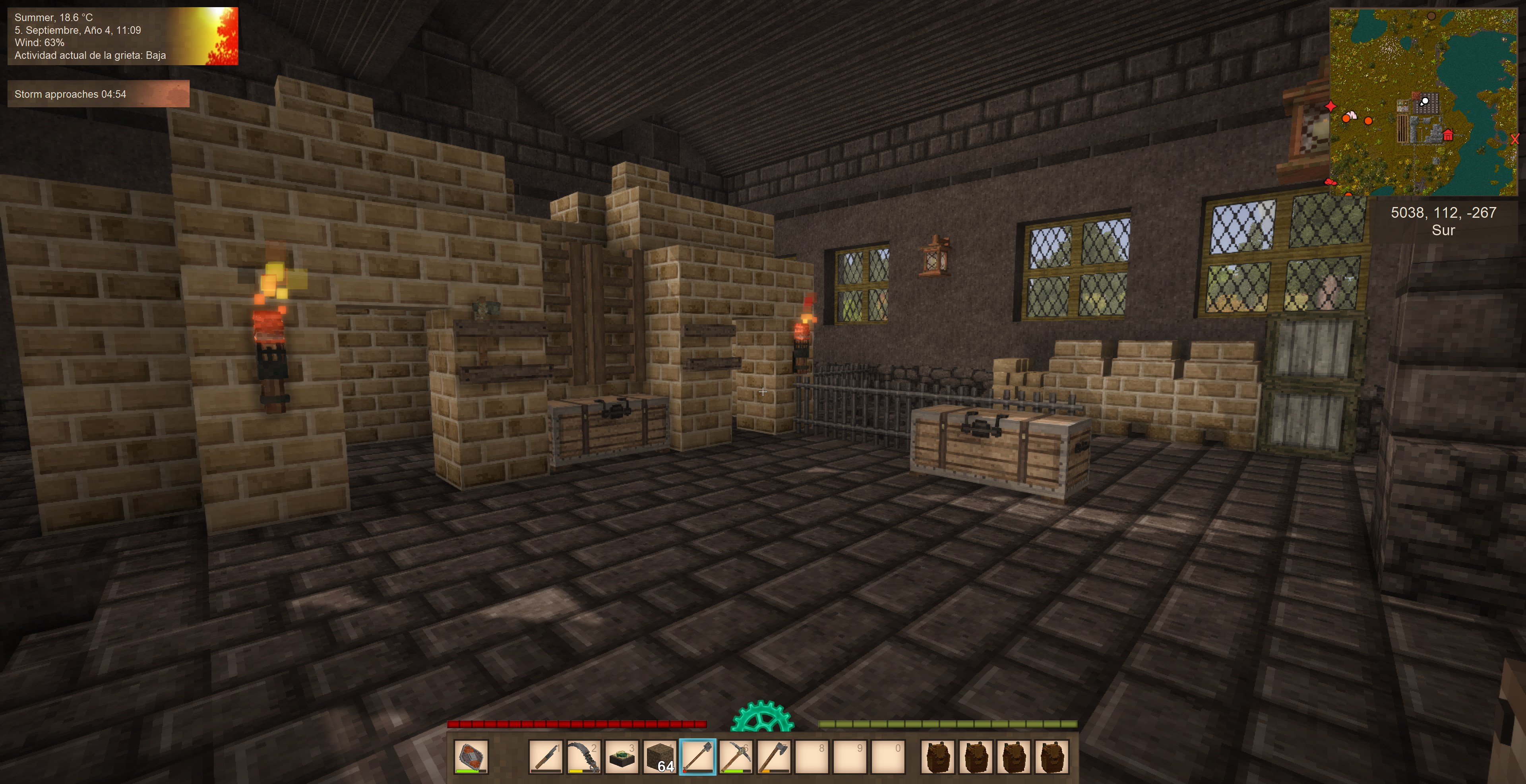Pick the planter bowl in slot 3
Screen dimensions: 1526x784
point(622,757)
